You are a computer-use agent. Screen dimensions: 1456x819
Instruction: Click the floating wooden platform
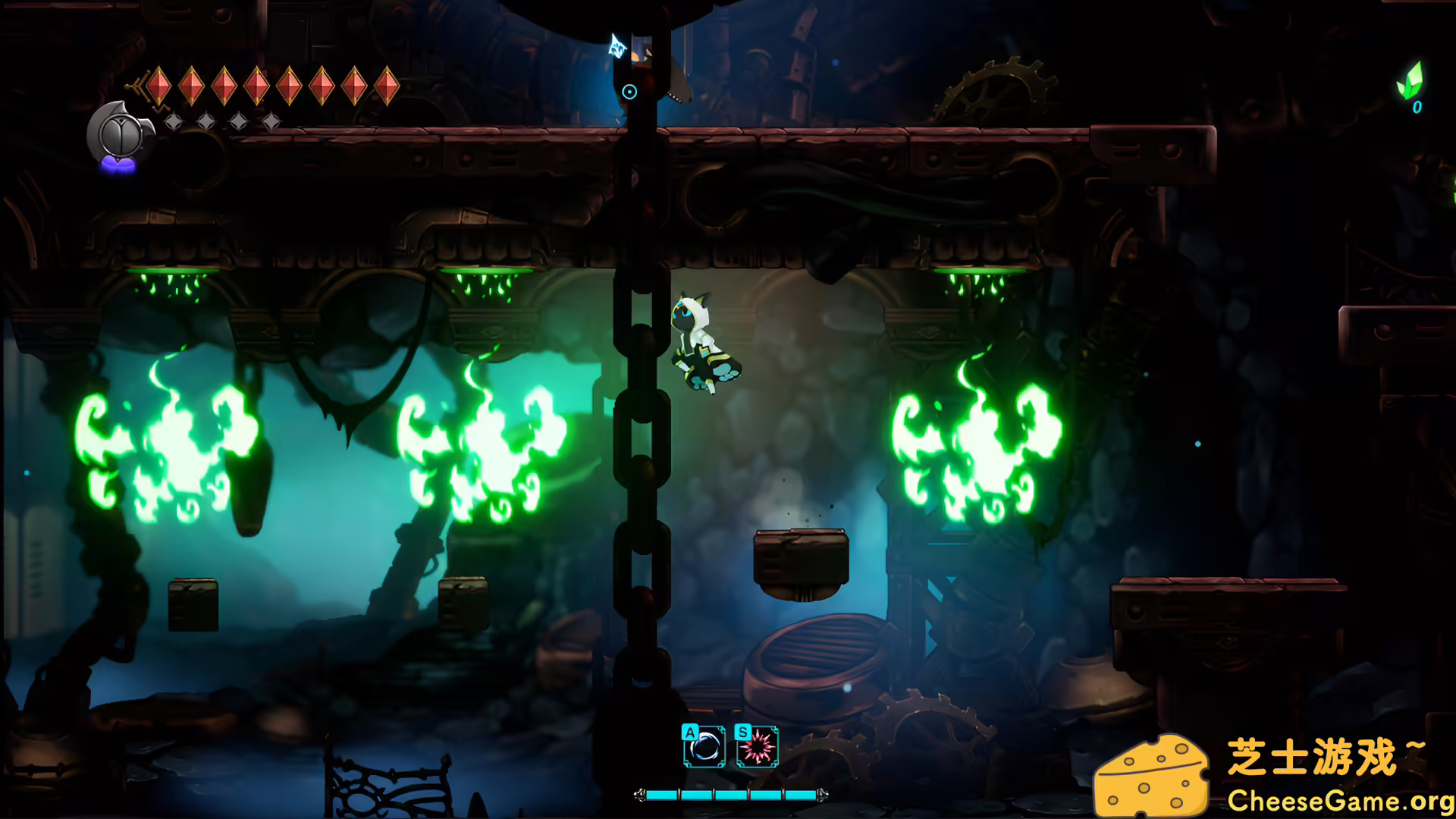coord(802,557)
